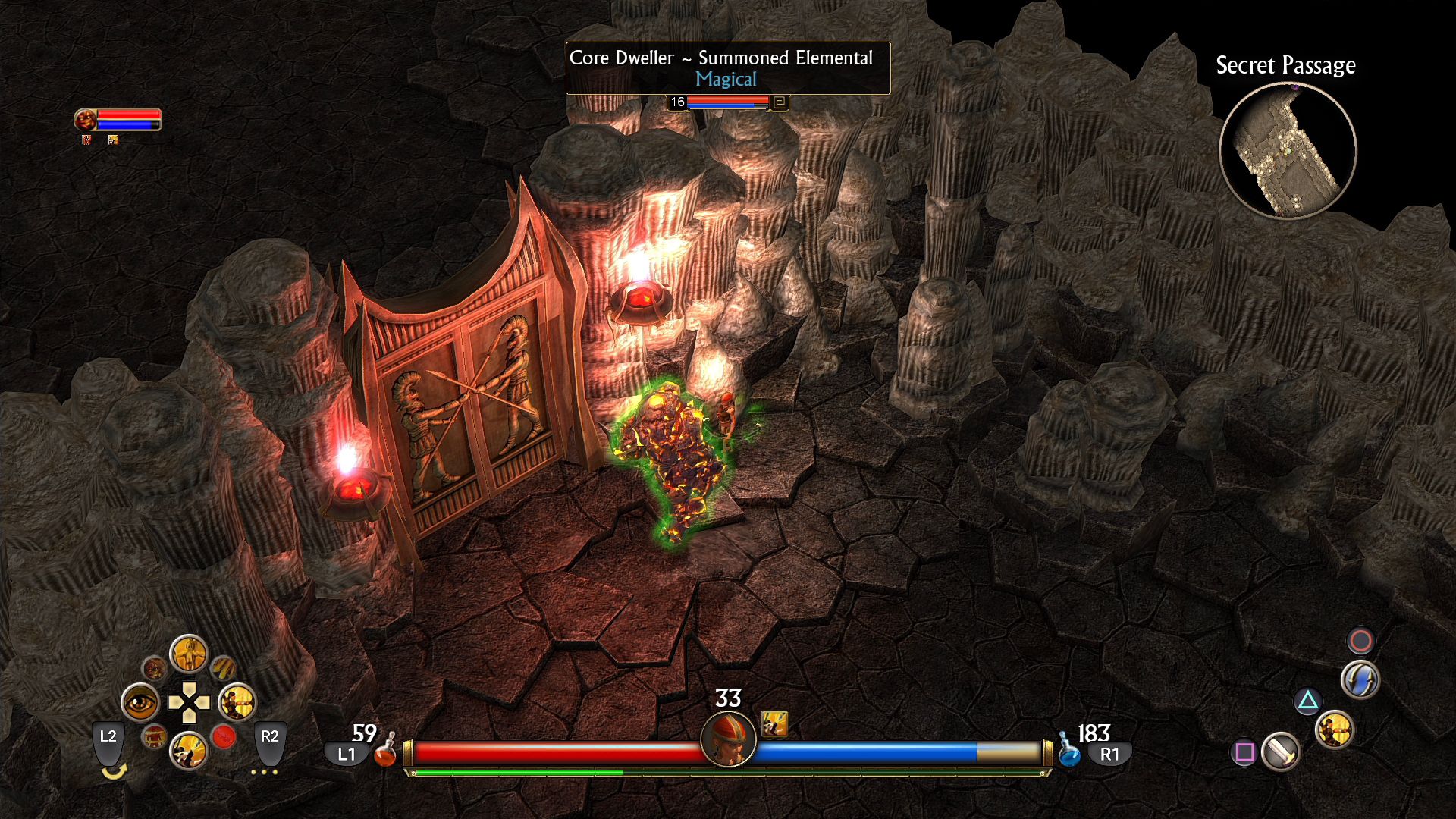Activate the eye skill icon
The width and height of the screenshot is (1456, 819).
pos(140,703)
